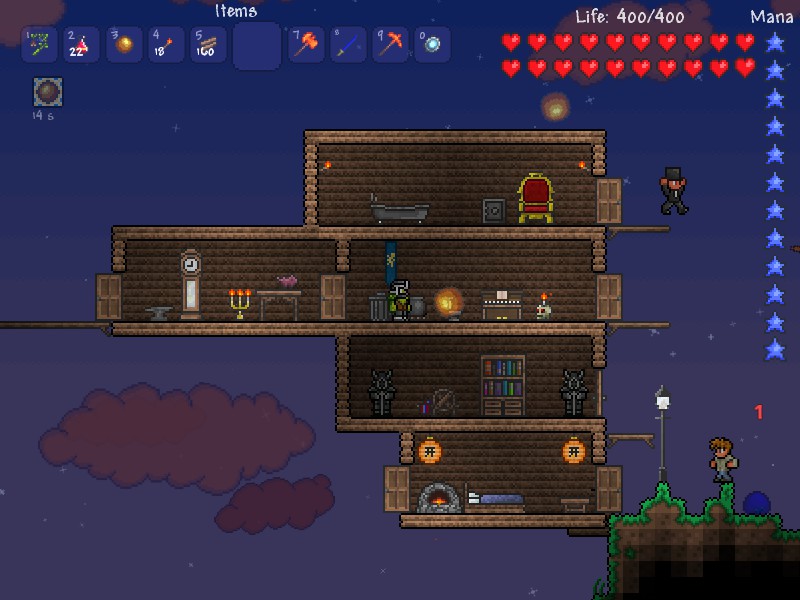Select the torch stack of 18
800x600 pixels.
point(167,45)
